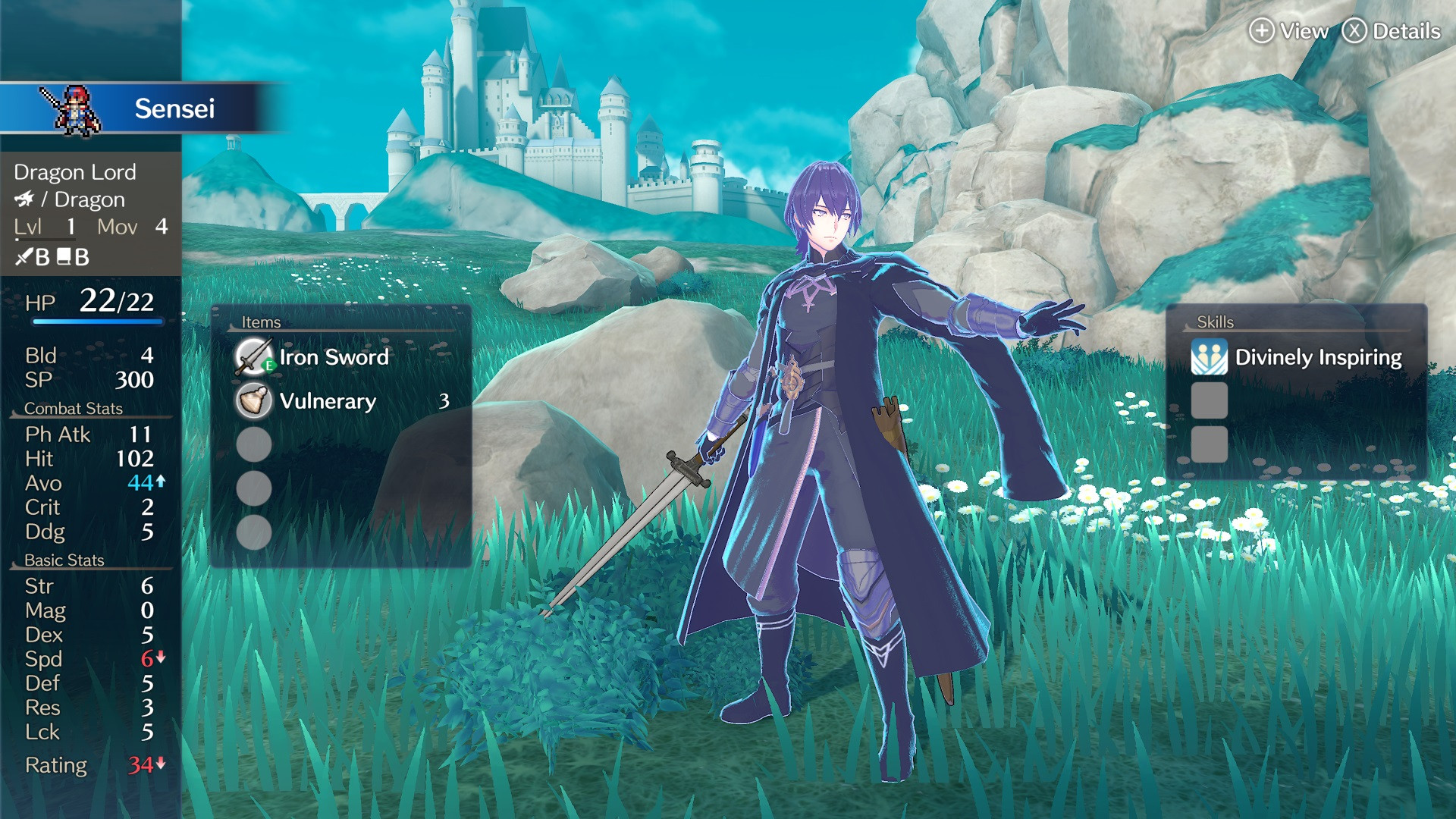Screen dimensions: 1456x819
Task: Expand the Combat Stats section
Action: pos(74,408)
